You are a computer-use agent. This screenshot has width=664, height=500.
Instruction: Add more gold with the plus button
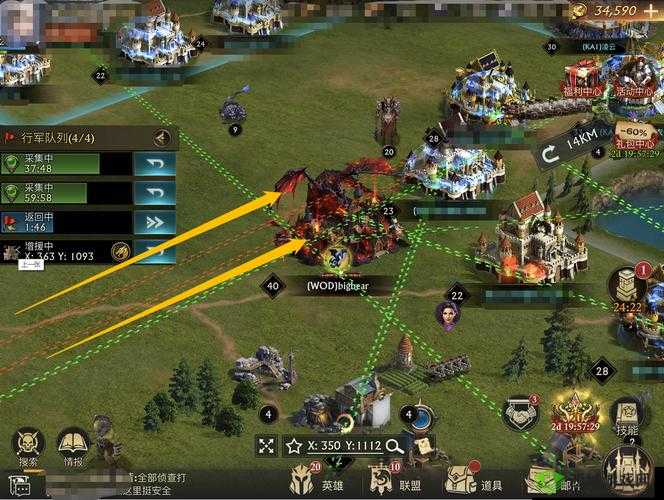pyautogui.click(x=650, y=10)
